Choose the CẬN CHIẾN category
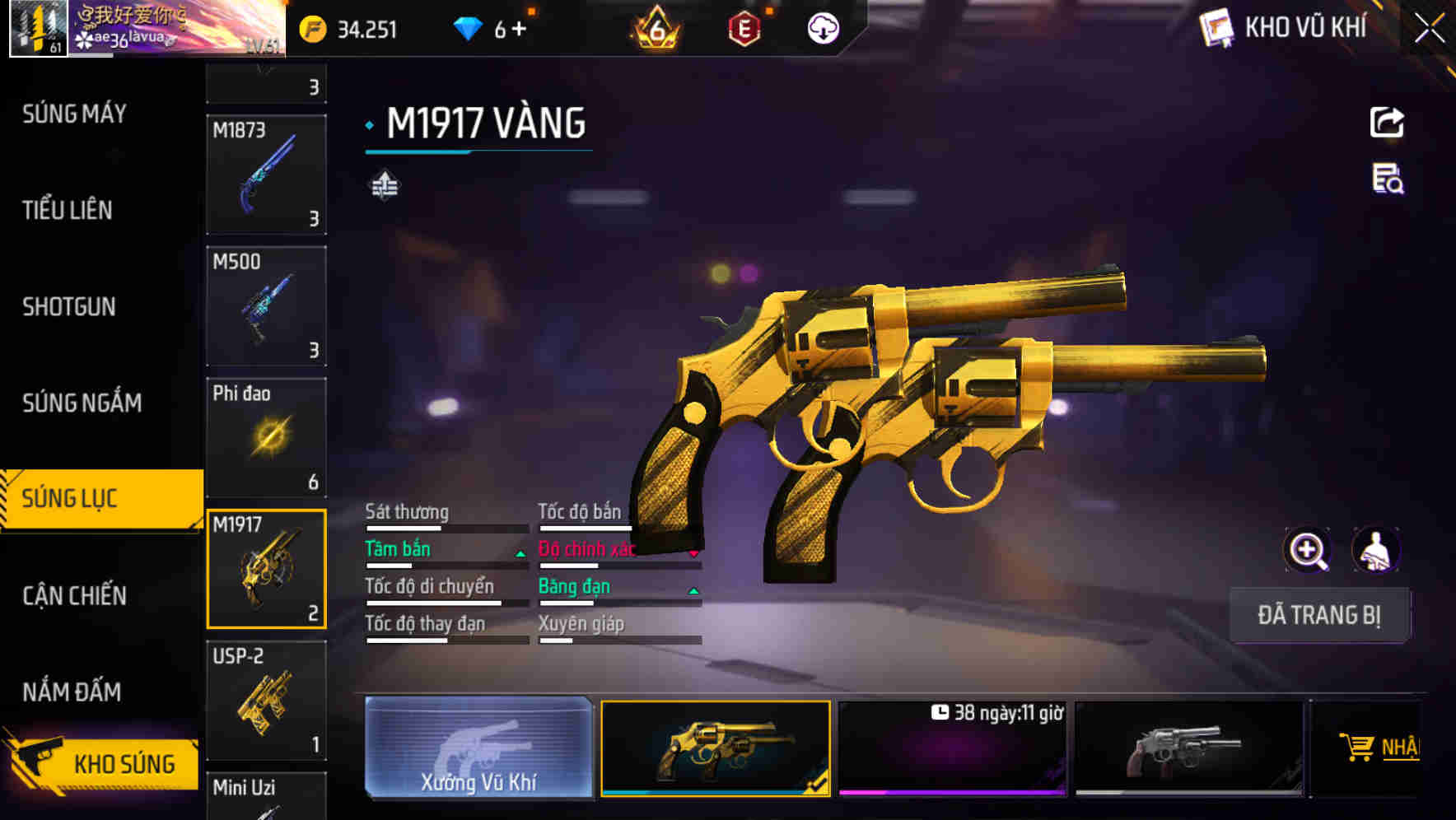 (x=74, y=595)
